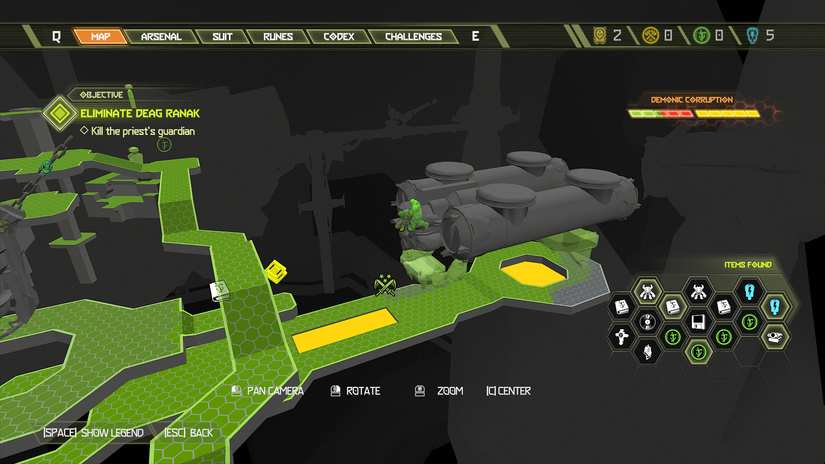
Task: Click the yellow cube map marker
Action: [276, 271]
